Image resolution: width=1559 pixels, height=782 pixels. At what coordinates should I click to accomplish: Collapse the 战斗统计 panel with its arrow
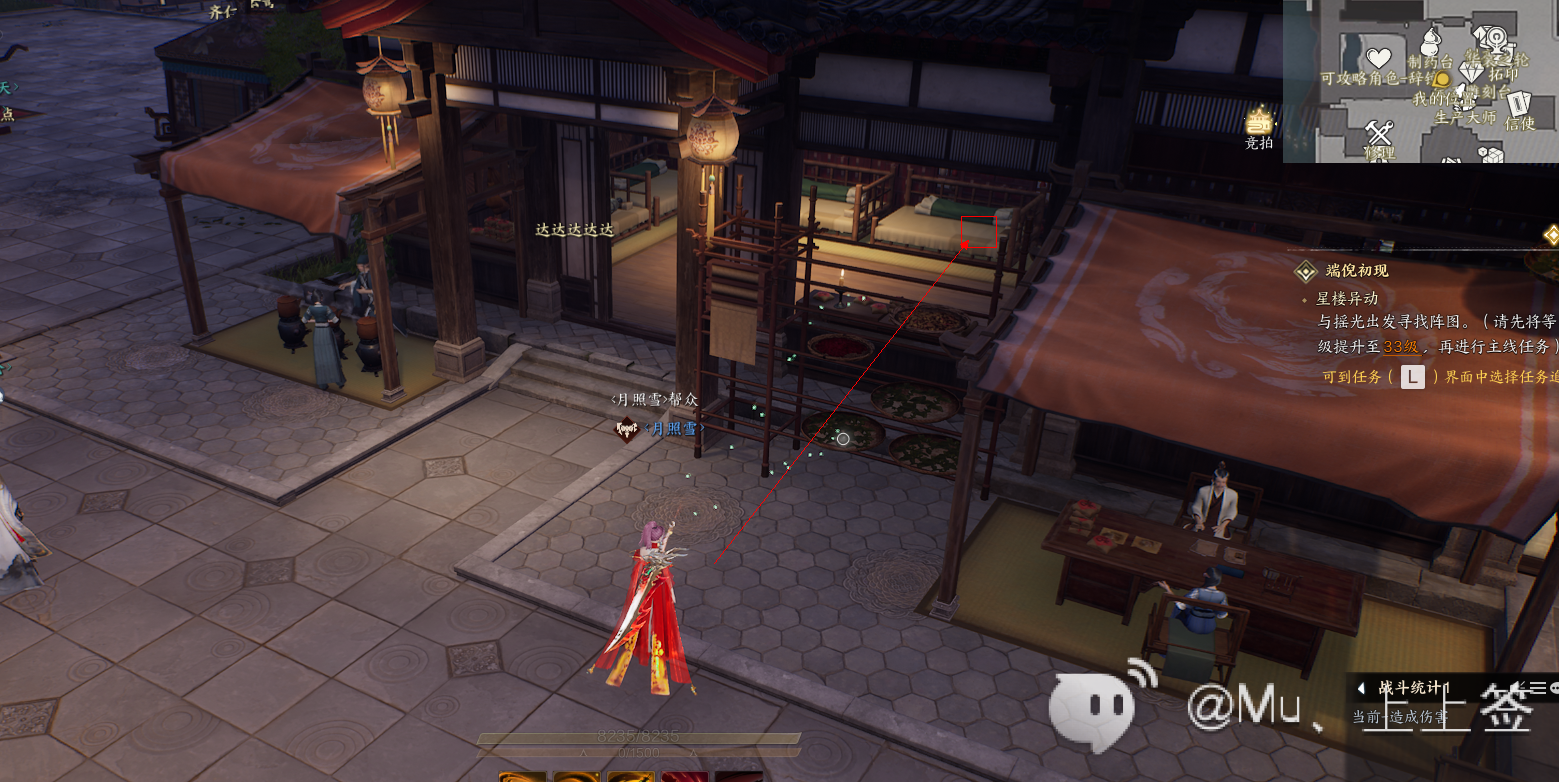1361,688
